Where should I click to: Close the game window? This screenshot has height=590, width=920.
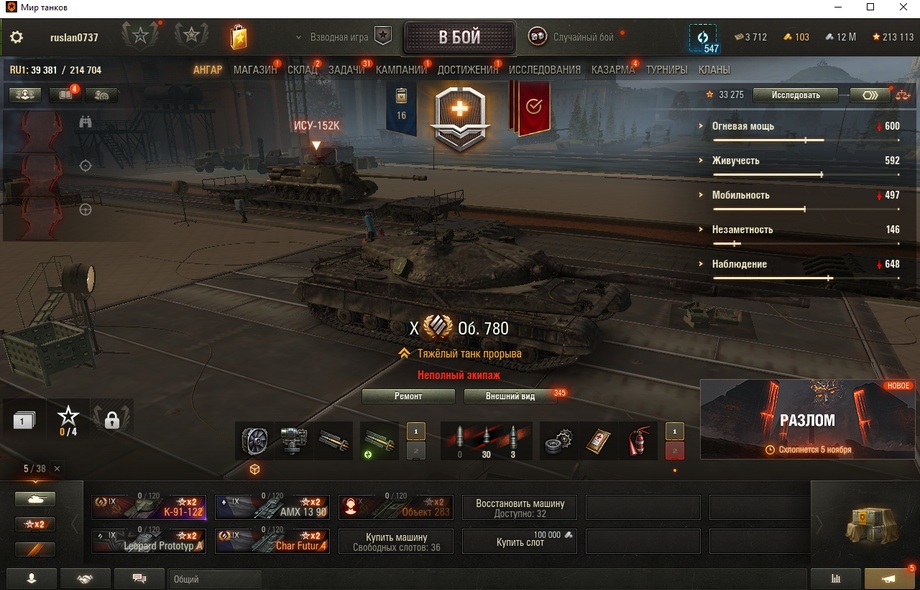pyautogui.click(x=897, y=8)
